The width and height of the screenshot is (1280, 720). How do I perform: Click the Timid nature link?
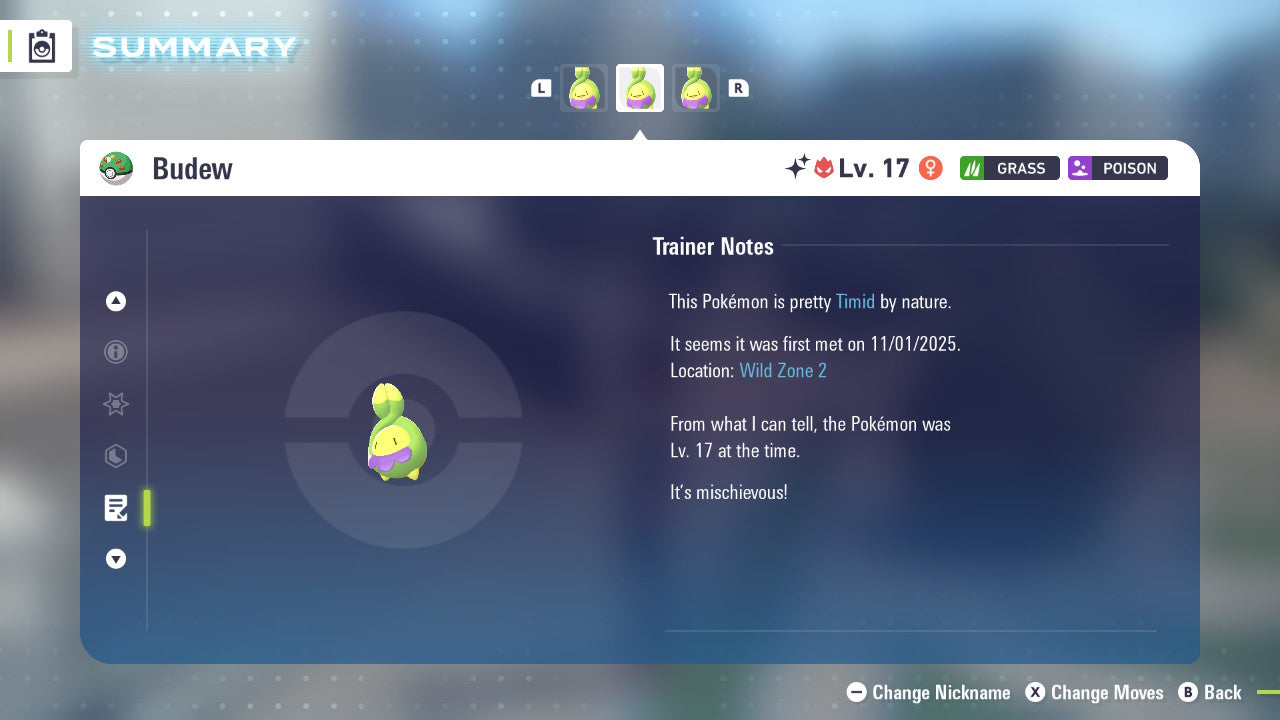pos(855,301)
